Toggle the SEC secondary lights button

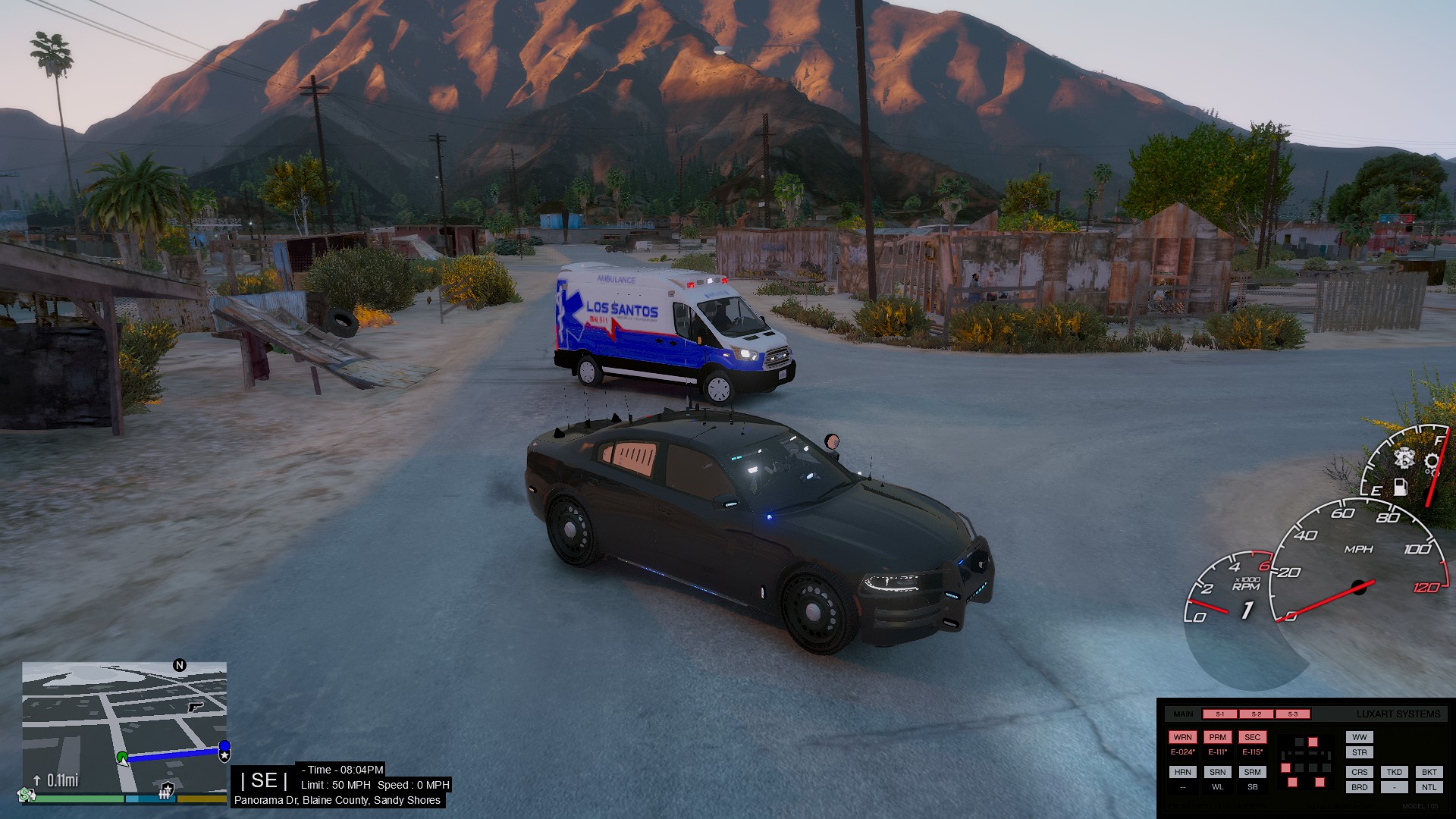pyautogui.click(x=1252, y=737)
